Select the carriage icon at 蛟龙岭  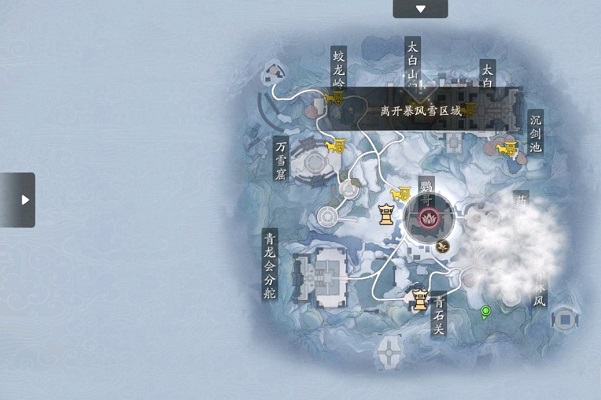click(334, 99)
